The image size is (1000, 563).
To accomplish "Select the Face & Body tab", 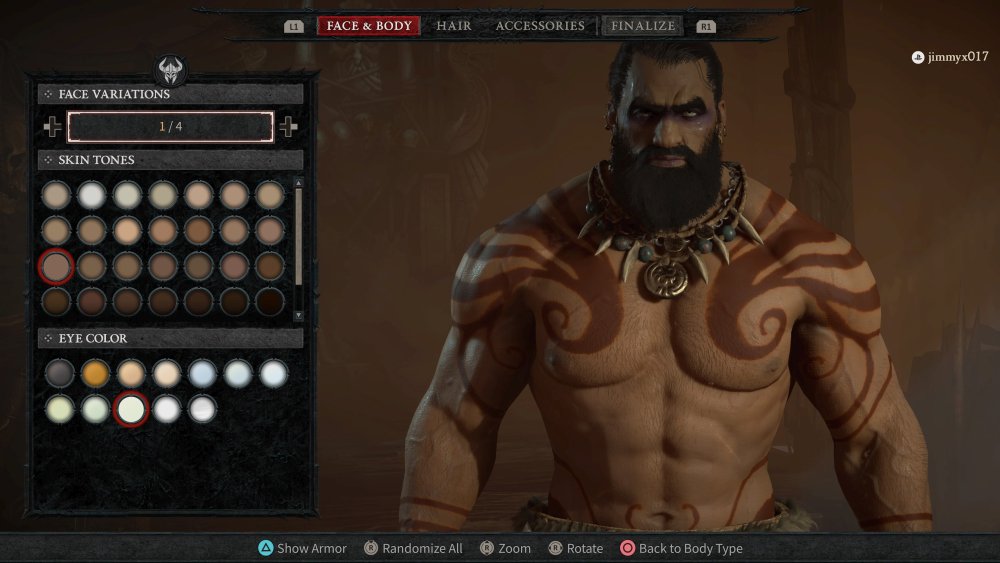I will (369, 26).
